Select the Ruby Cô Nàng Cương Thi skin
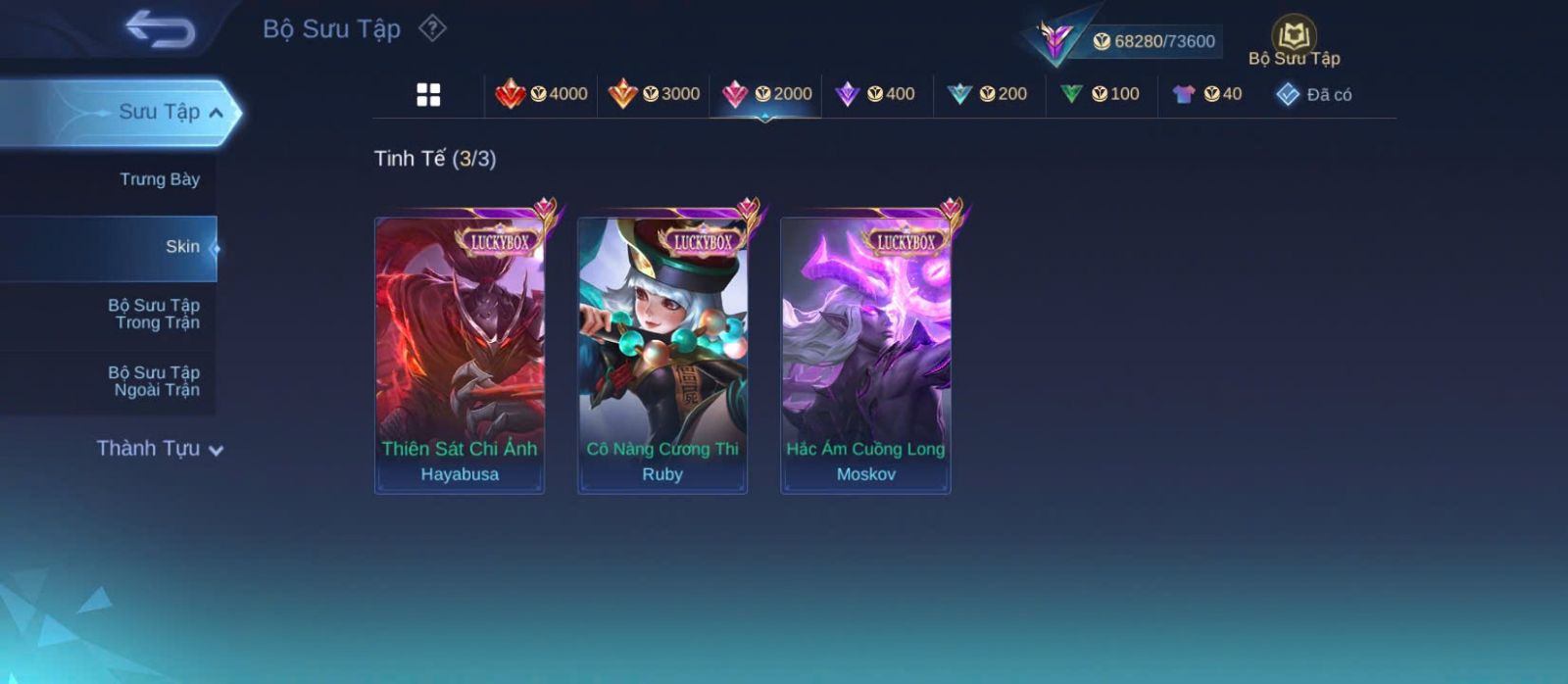The width and height of the screenshot is (1568, 684). pyautogui.click(x=662, y=355)
